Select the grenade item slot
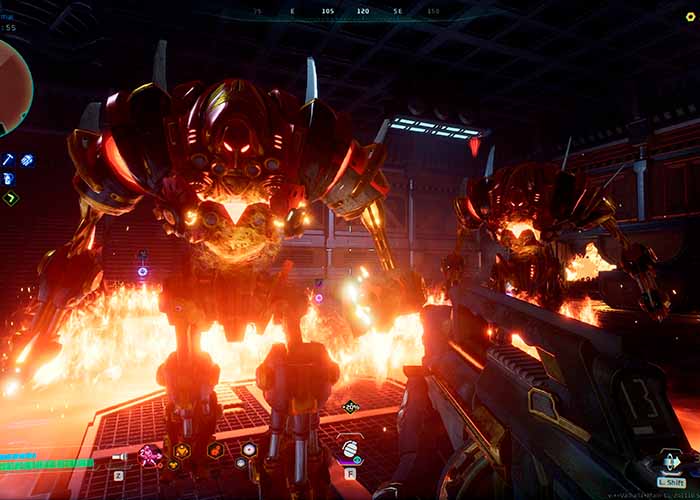This screenshot has width=700, height=500. tap(351, 449)
